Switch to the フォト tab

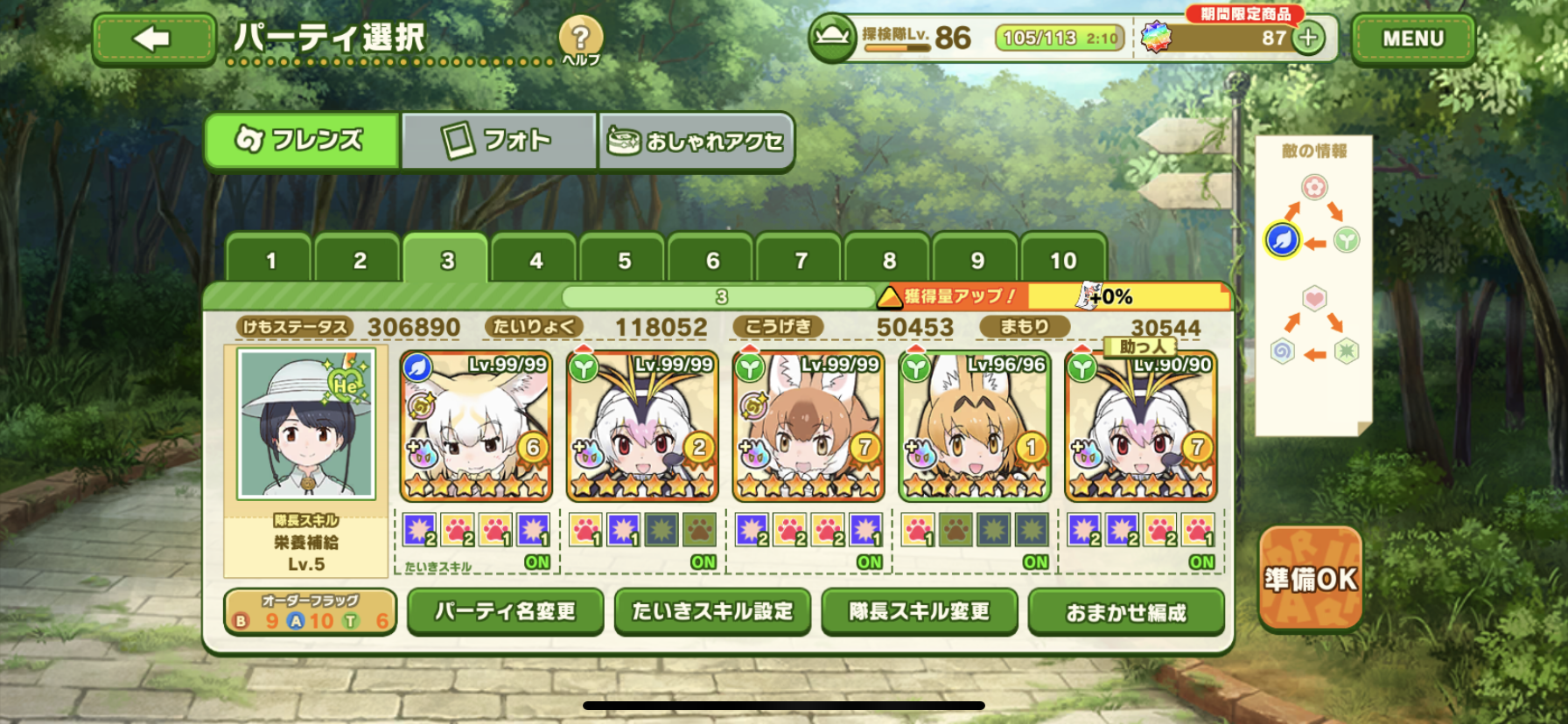pyautogui.click(x=498, y=140)
